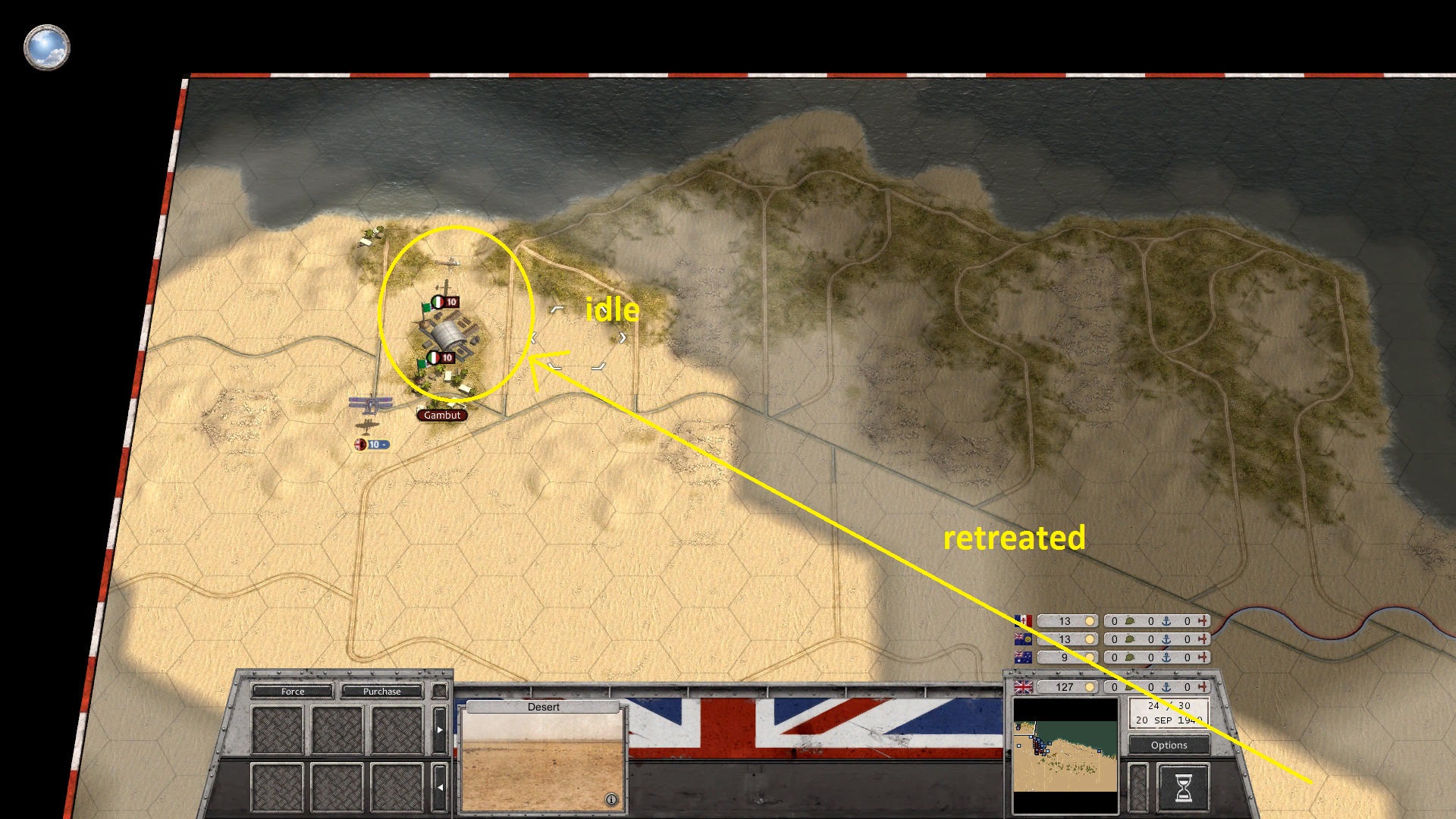Click the helmet icon in the British resource row
The image size is (1456, 819).
[1128, 686]
